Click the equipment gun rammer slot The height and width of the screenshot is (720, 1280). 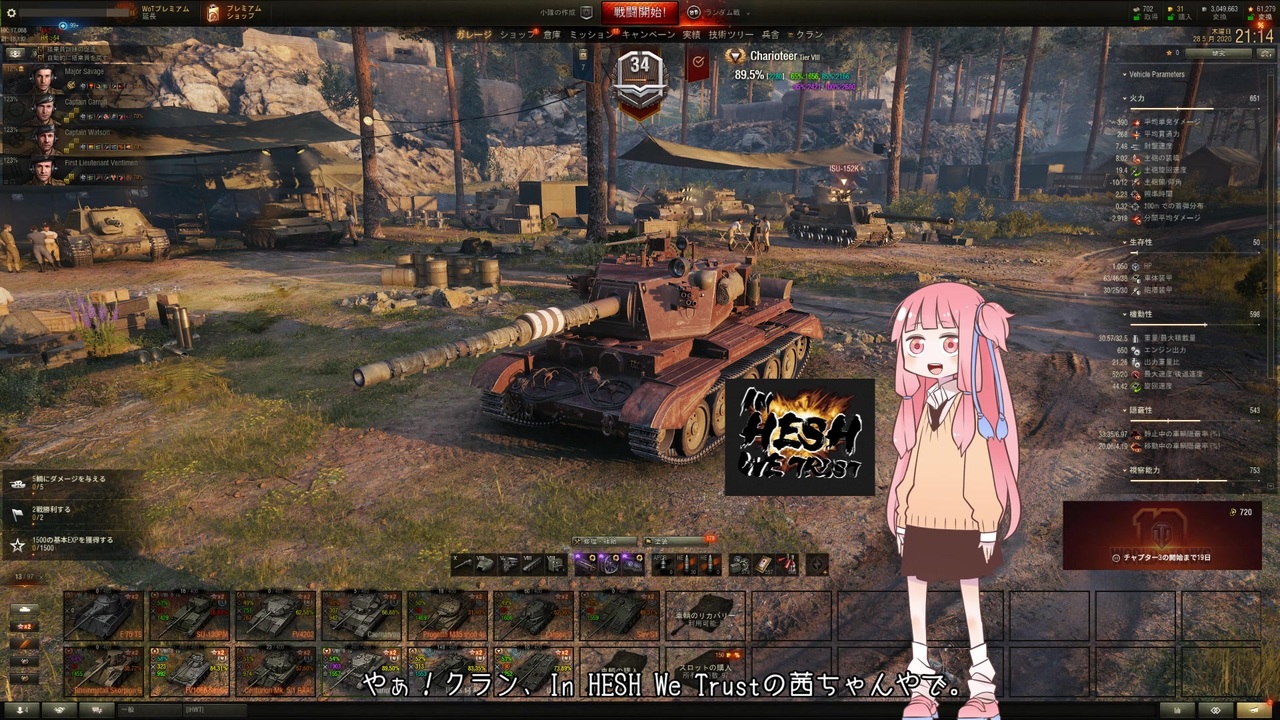[585, 565]
